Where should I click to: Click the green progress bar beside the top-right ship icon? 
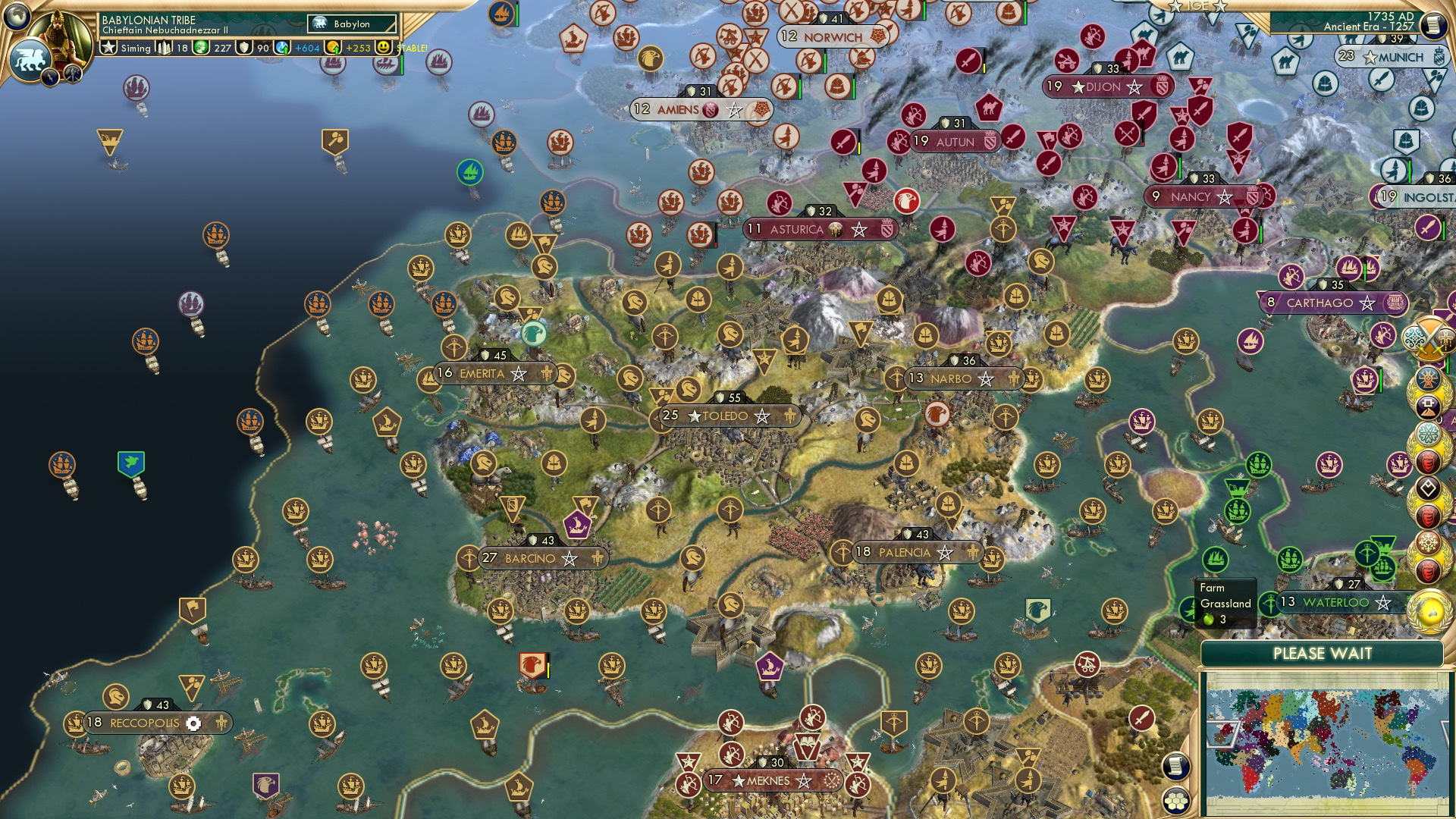[1365, 269]
